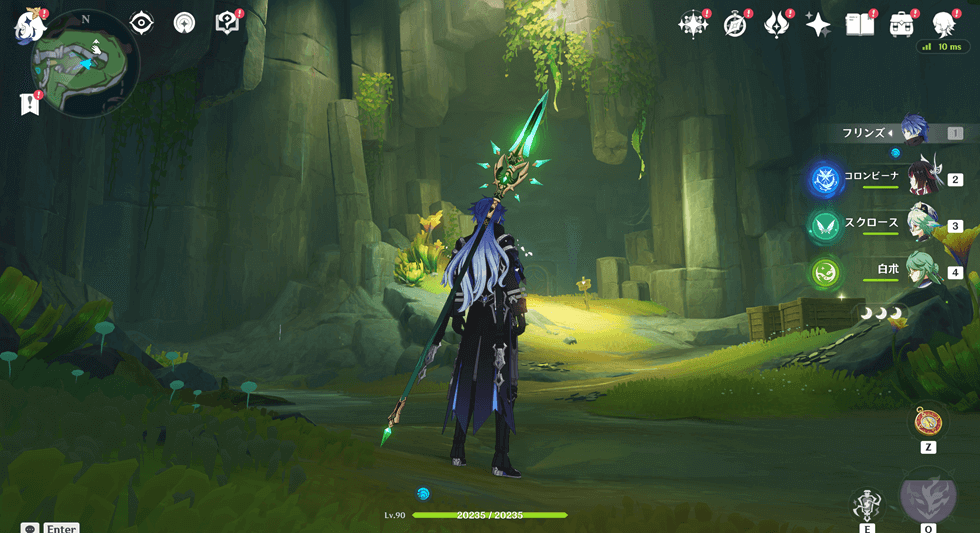This screenshot has width=980, height=533.
Task: Open the four-point star wish icon
Action: 818,25
